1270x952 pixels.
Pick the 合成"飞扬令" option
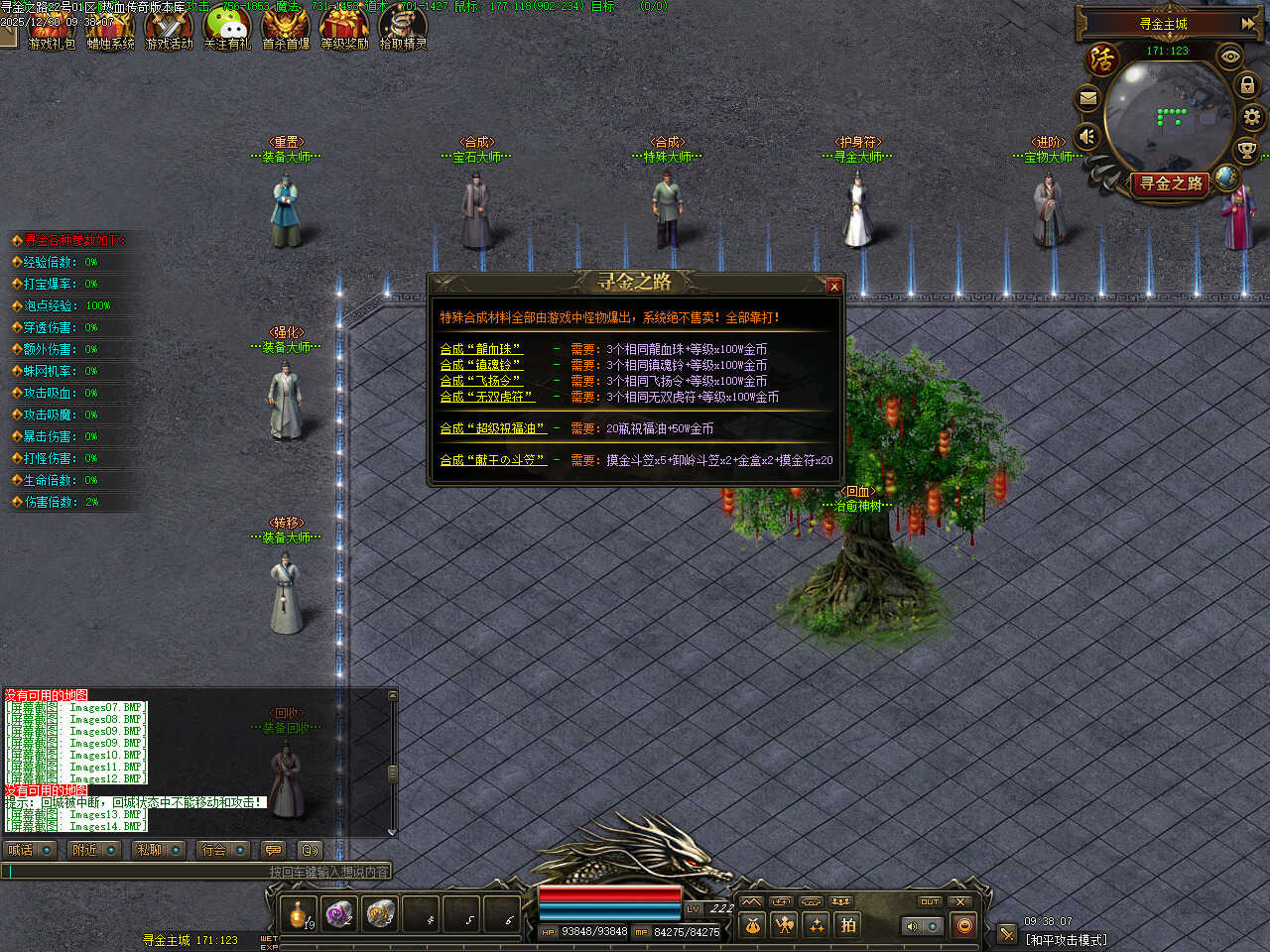coord(480,381)
